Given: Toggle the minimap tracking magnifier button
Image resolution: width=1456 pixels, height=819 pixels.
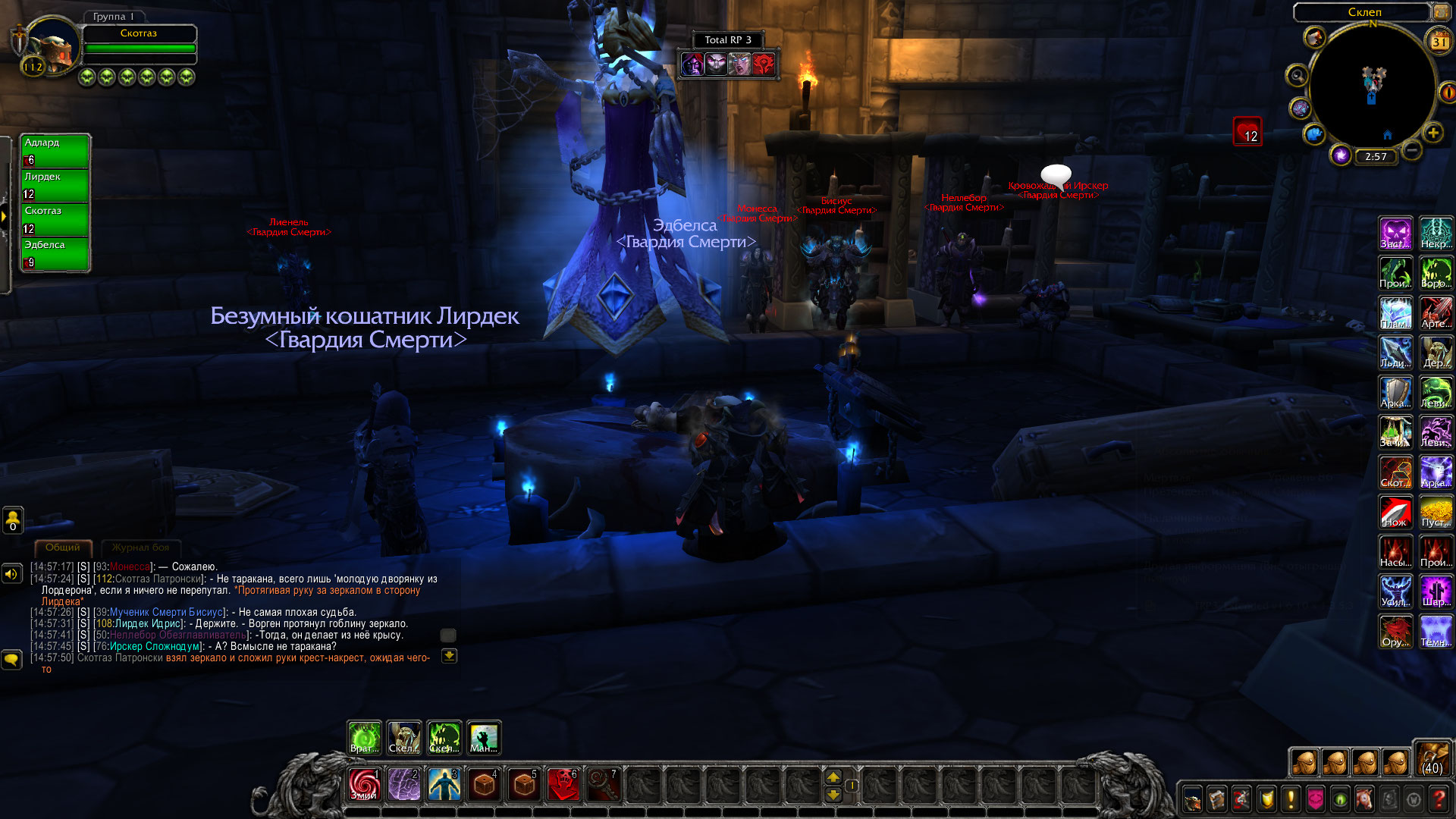Looking at the screenshot, I should [x=1297, y=76].
